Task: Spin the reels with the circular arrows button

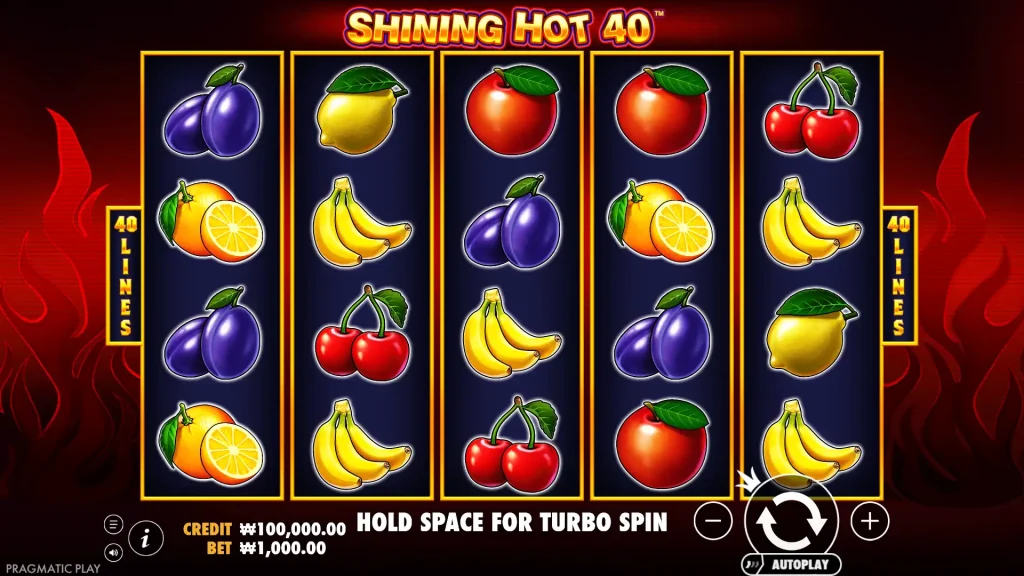Action: tap(791, 520)
